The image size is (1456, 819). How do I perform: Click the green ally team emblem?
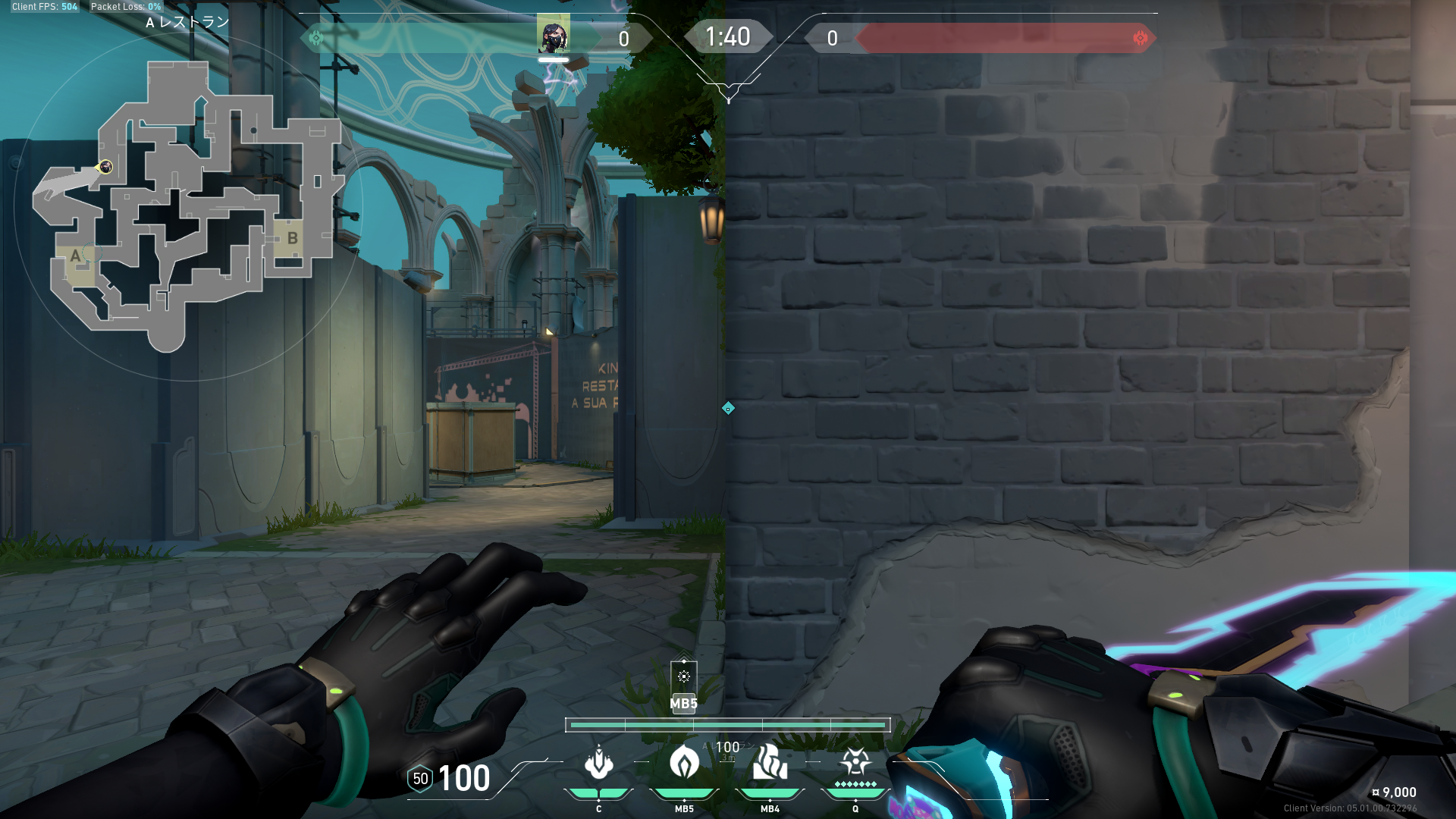point(316,38)
